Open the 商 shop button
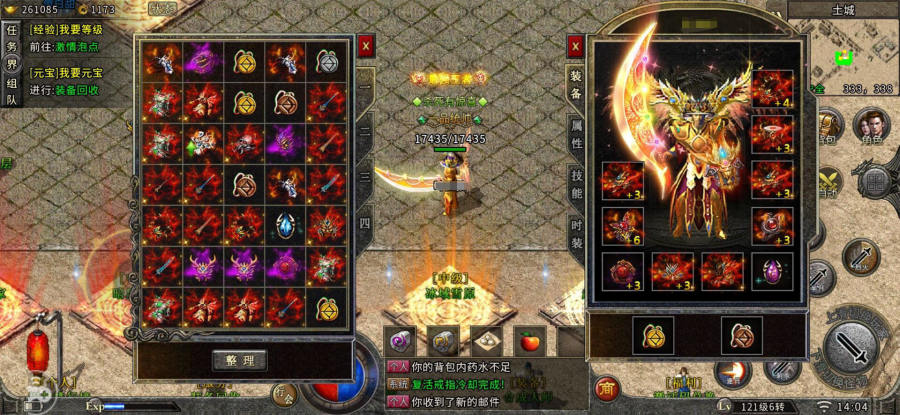This screenshot has width=900, height=415. pyautogui.click(x=604, y=387)
